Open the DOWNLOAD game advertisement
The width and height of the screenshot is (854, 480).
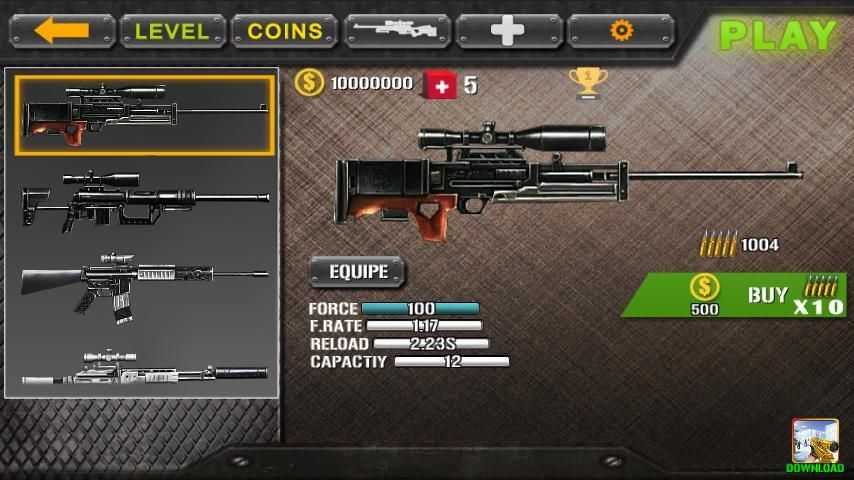[x=815, y=446]
